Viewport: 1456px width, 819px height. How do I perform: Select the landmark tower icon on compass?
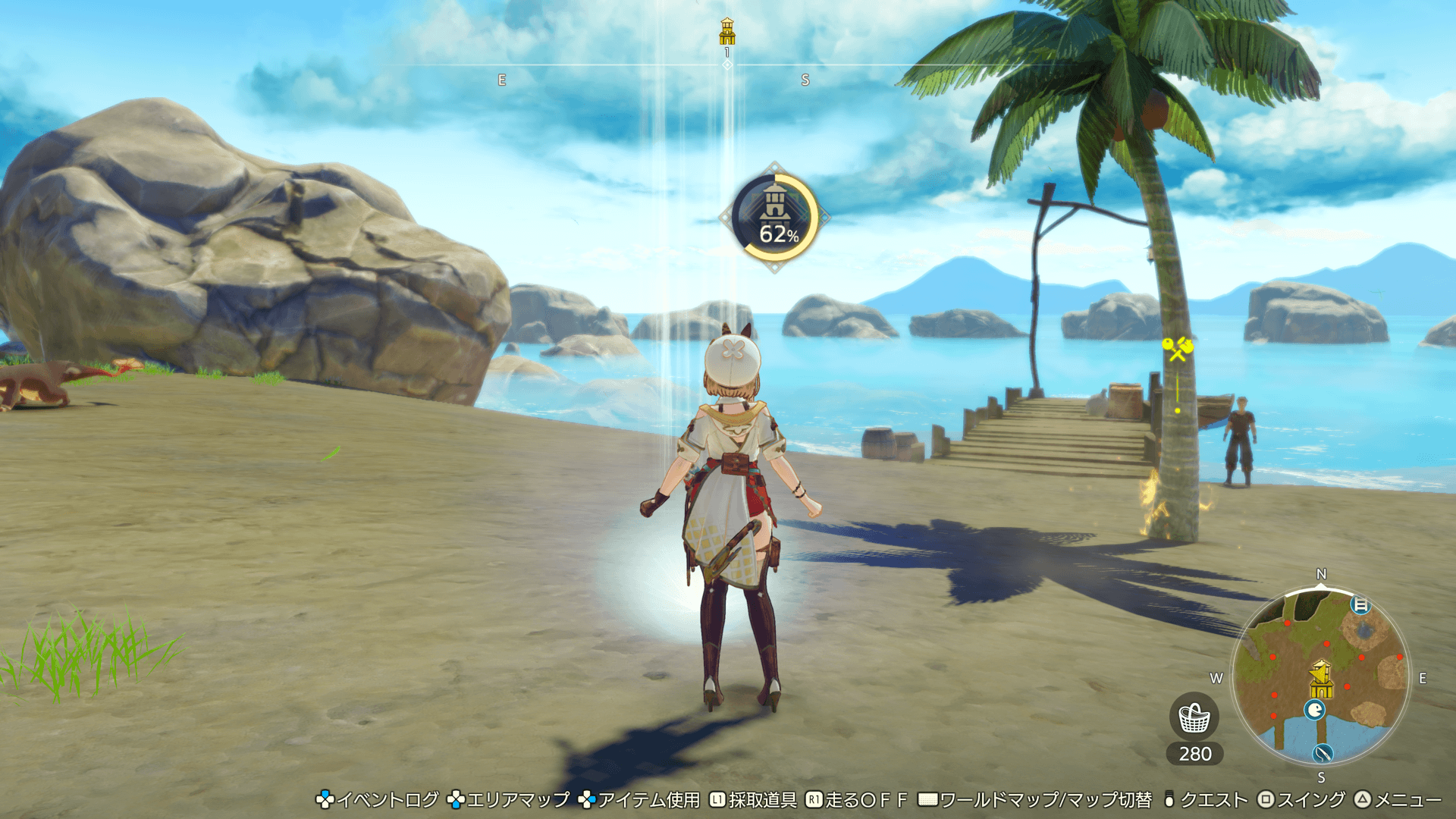coord(727,32)
